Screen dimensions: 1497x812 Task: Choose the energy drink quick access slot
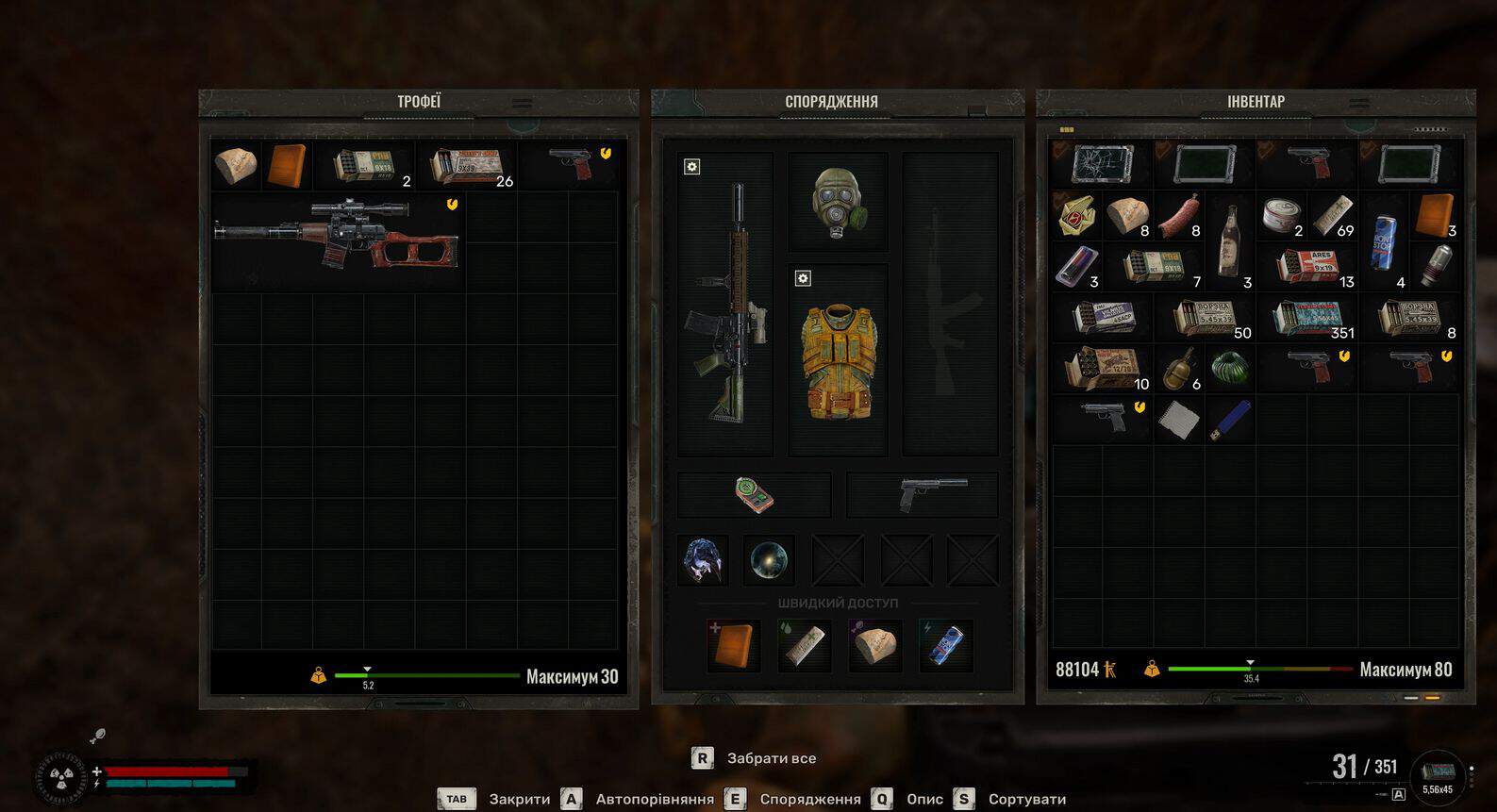(945, 645)
